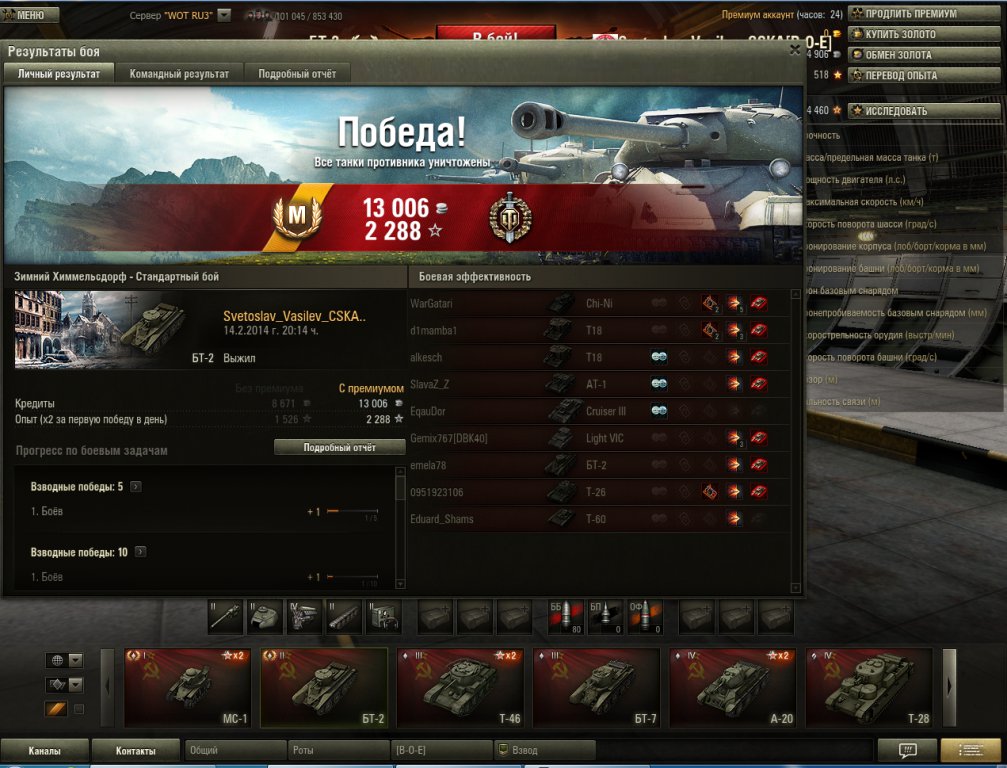
Task: Open the Каналы chat channels
Action: point(44,751)
